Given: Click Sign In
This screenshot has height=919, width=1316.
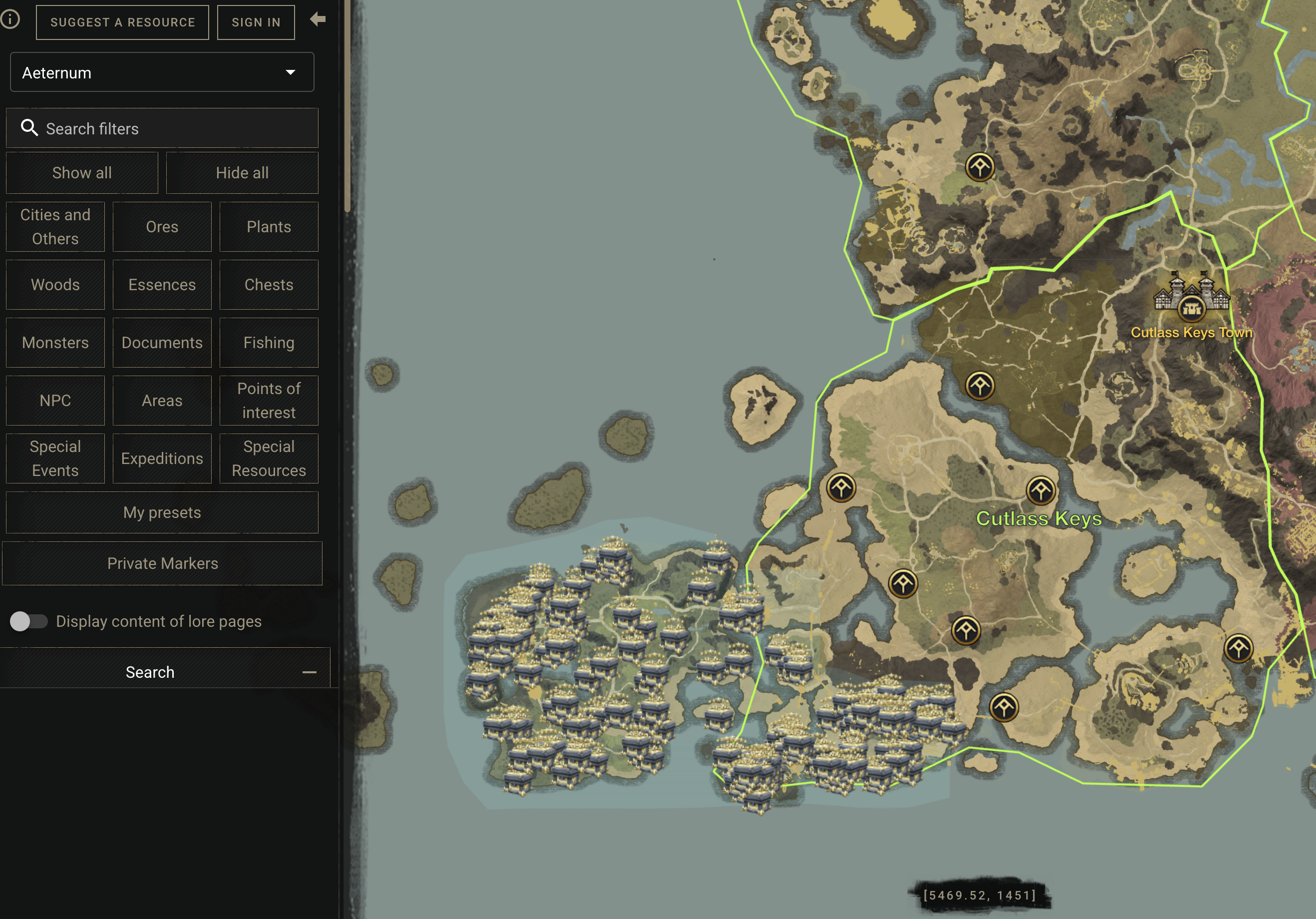Looking at the screenshot, I should pyautogui.click(x=256, y=22).
